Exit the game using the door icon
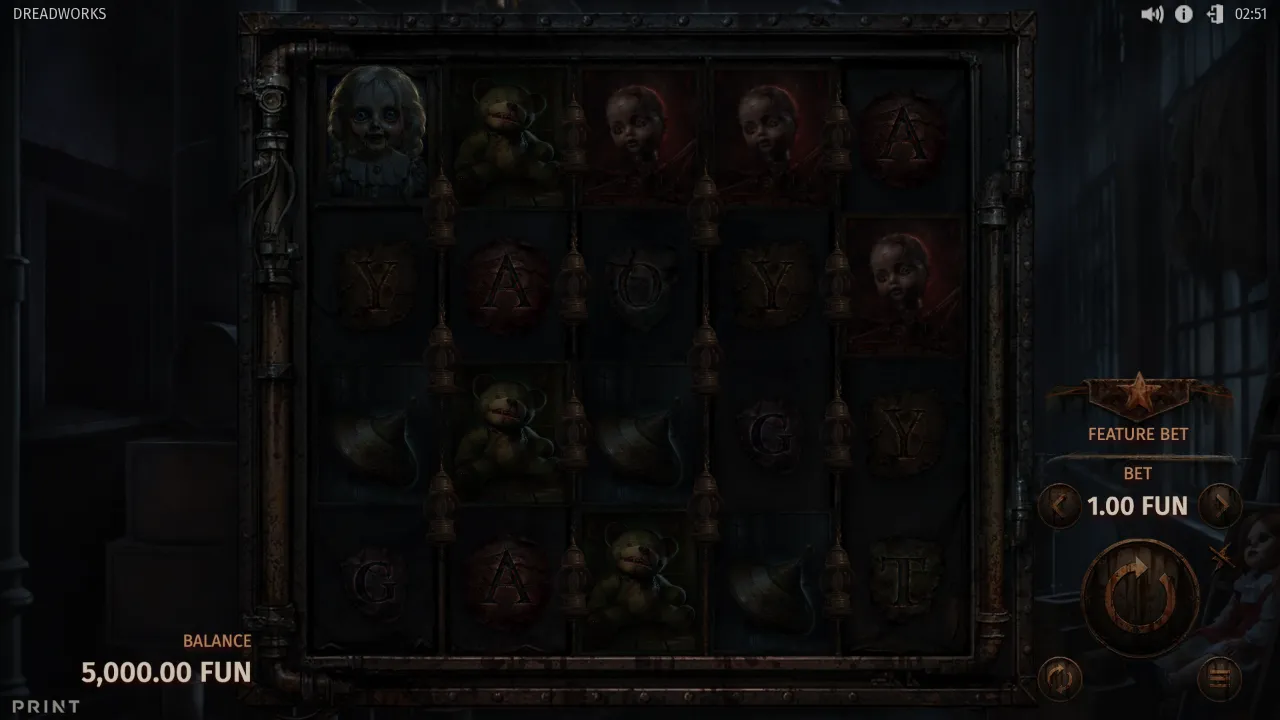The image size is (1280, 720). tap(1215, 14)
